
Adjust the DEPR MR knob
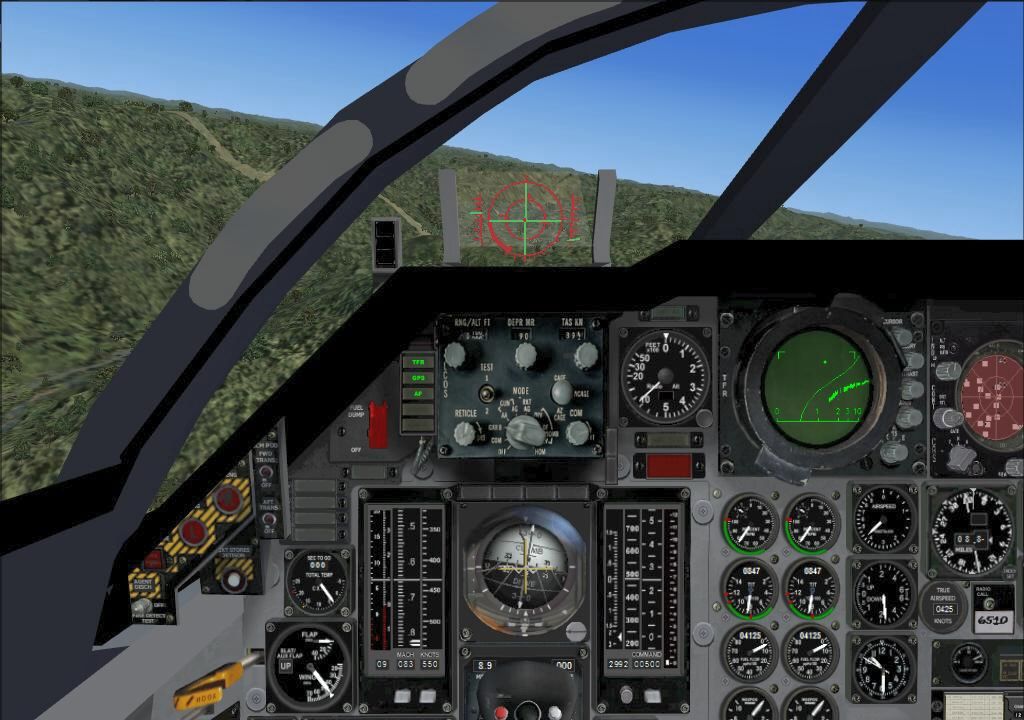pos(526,354)
